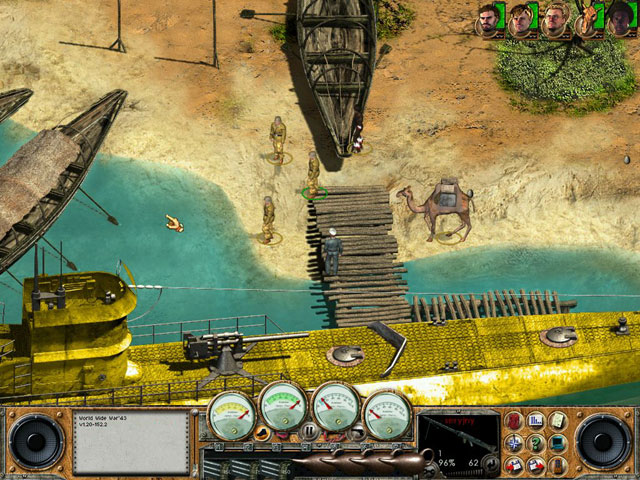Click the floppy disk with right arrow
The height and width of the screenshot is (480, 640).
coord(536,465)
